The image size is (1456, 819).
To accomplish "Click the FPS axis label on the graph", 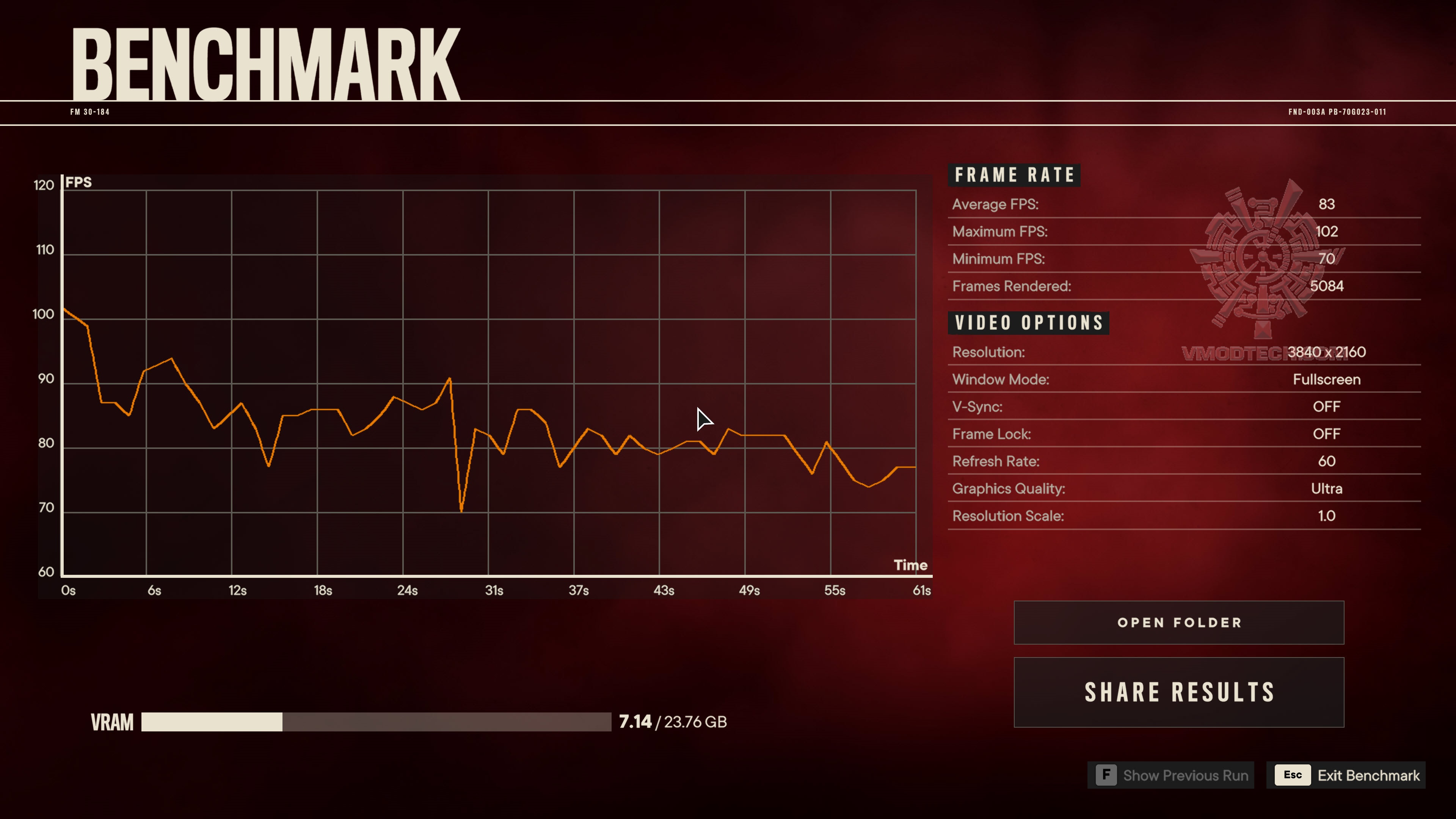I will (x=78, y=182).
